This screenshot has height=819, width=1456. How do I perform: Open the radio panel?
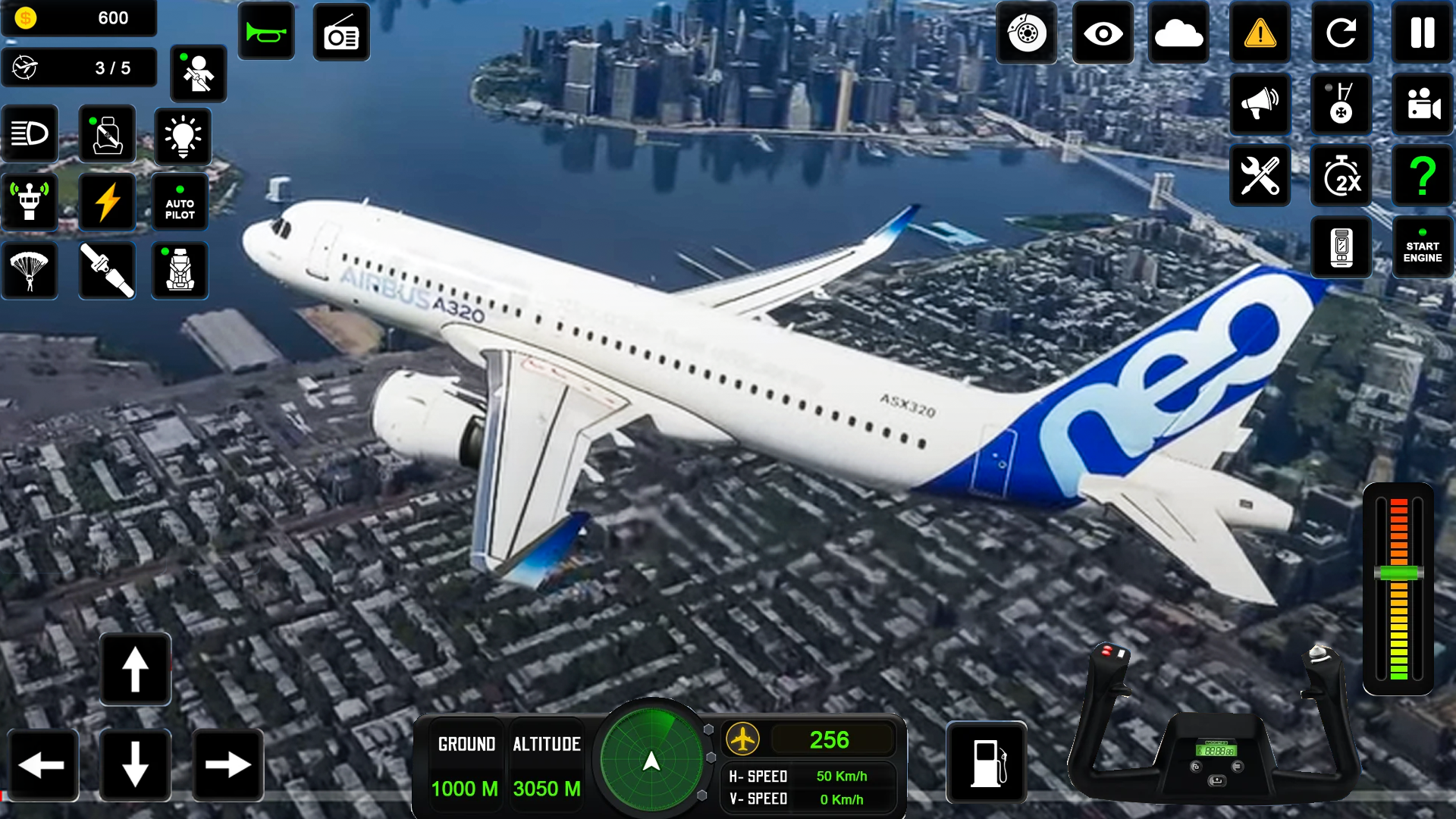pyautogui.click(x=340, y=32)
